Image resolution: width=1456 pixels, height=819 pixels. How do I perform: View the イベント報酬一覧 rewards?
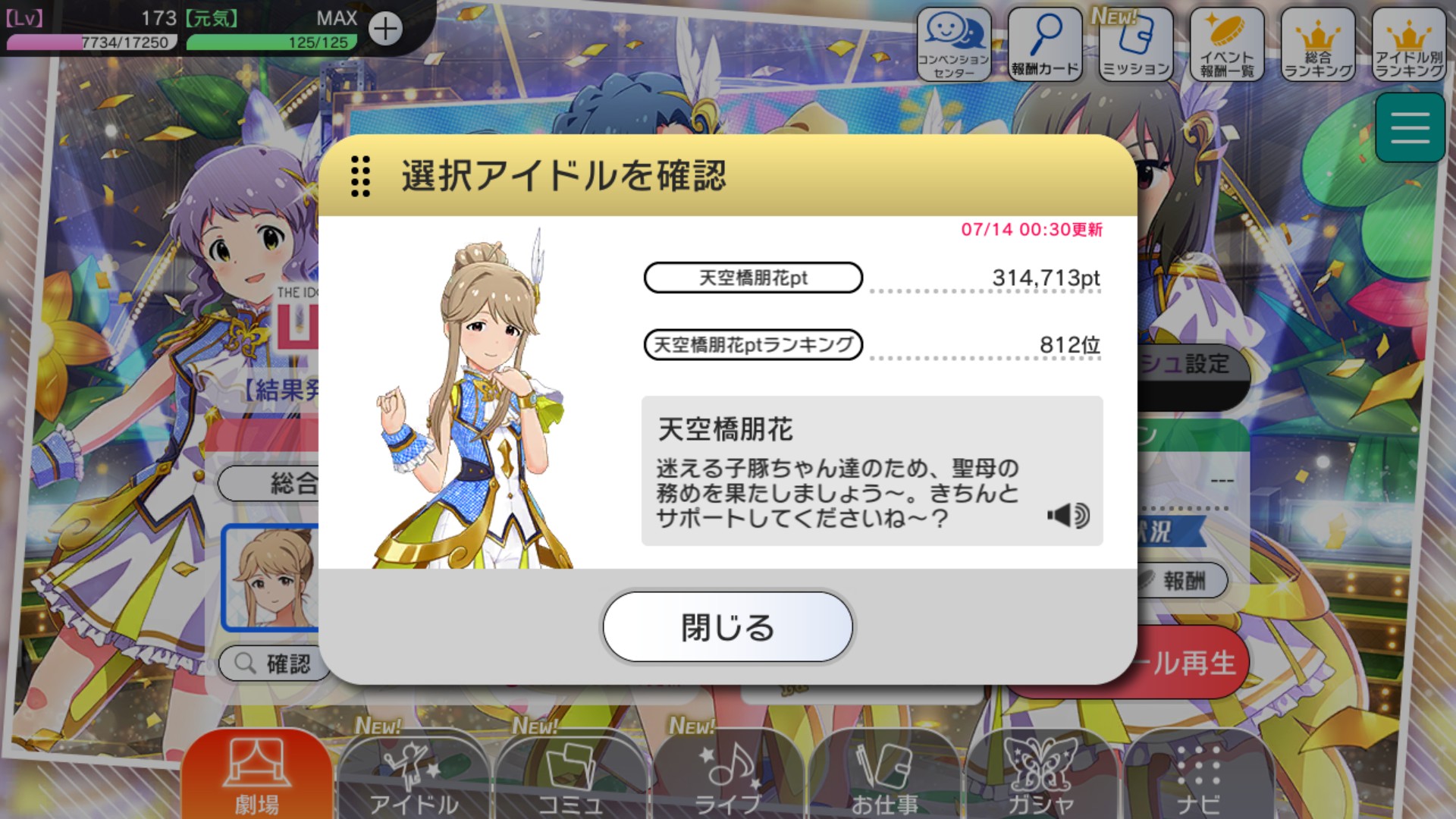point(1226,43)
